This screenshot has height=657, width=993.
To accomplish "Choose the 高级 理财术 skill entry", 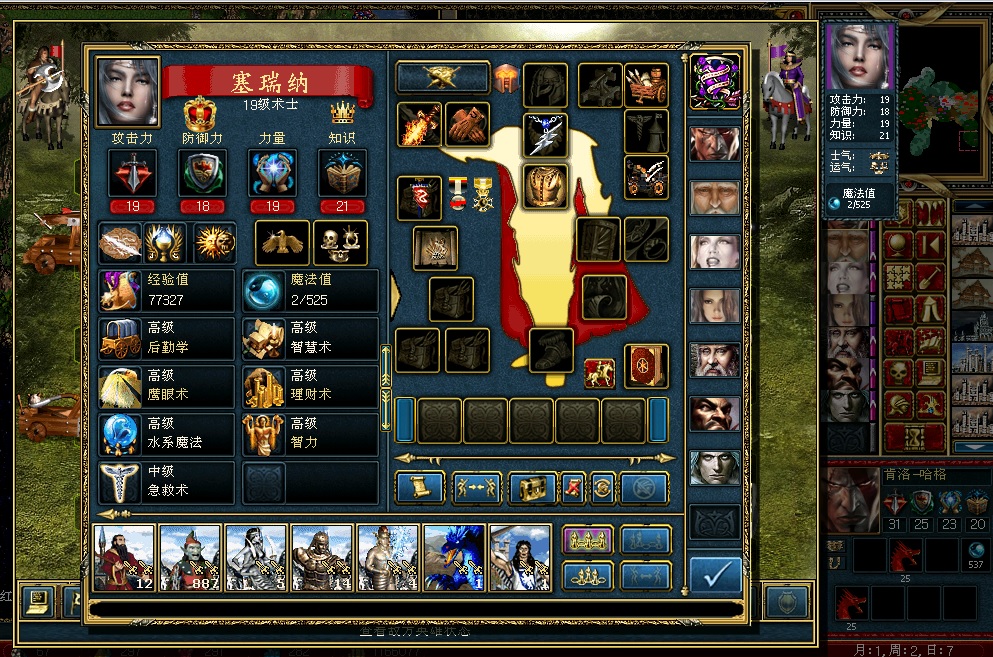I will 310,386.
